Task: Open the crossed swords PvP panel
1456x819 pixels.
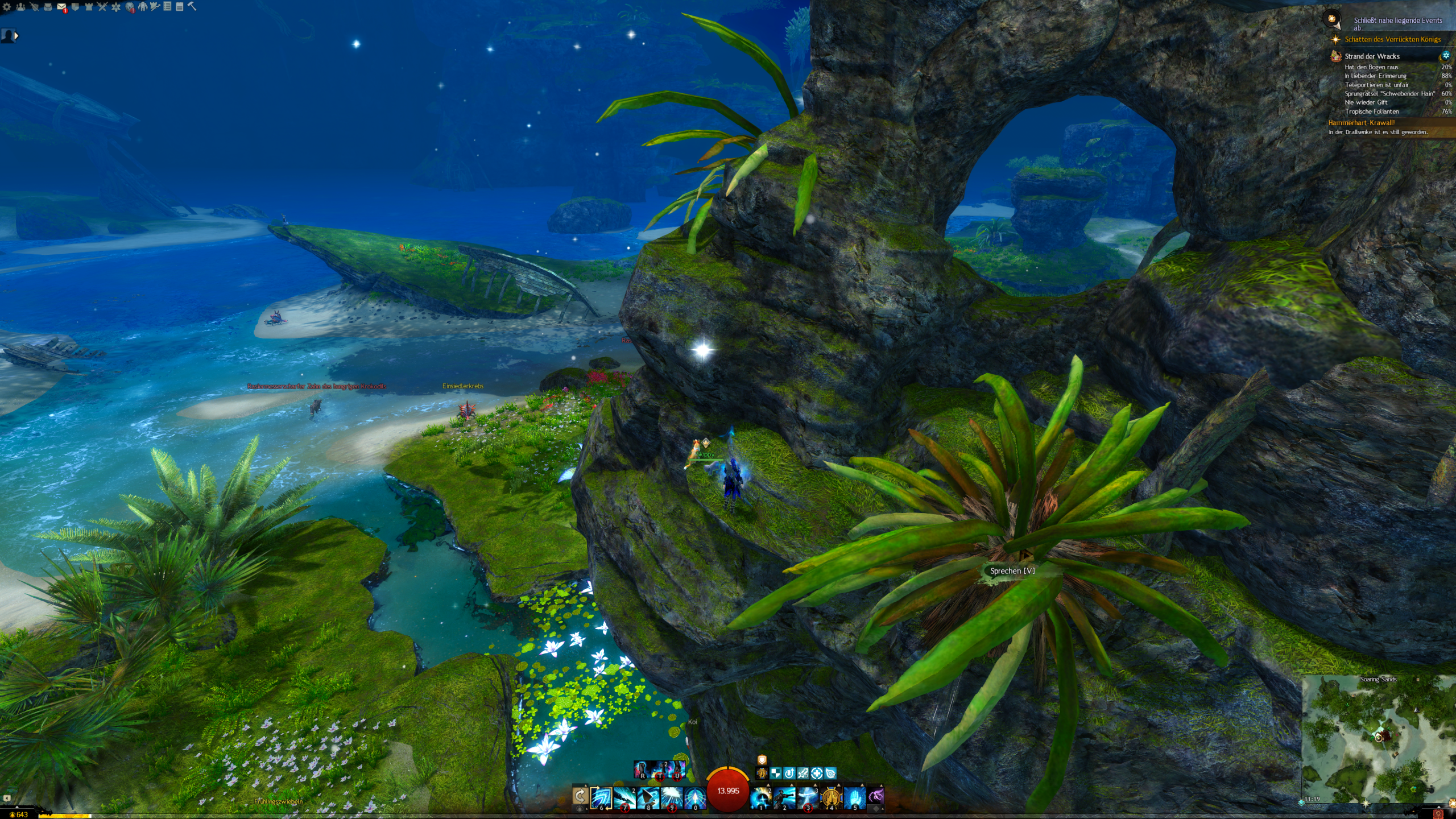Action: pyautogui.click(x=102, y=7)
